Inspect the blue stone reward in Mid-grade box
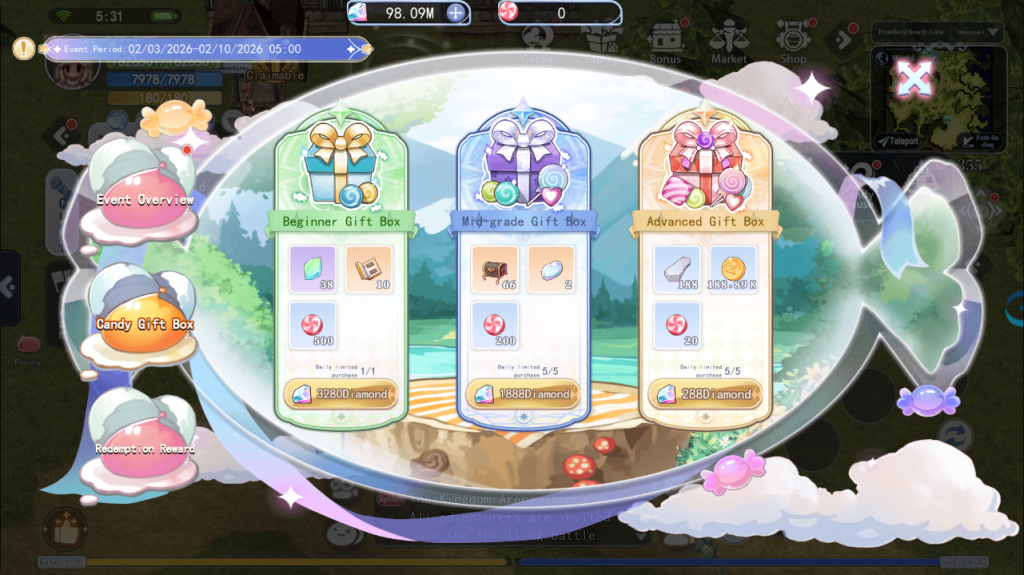1024x575 pixels. pyautogui.click(x=550, y=270)
